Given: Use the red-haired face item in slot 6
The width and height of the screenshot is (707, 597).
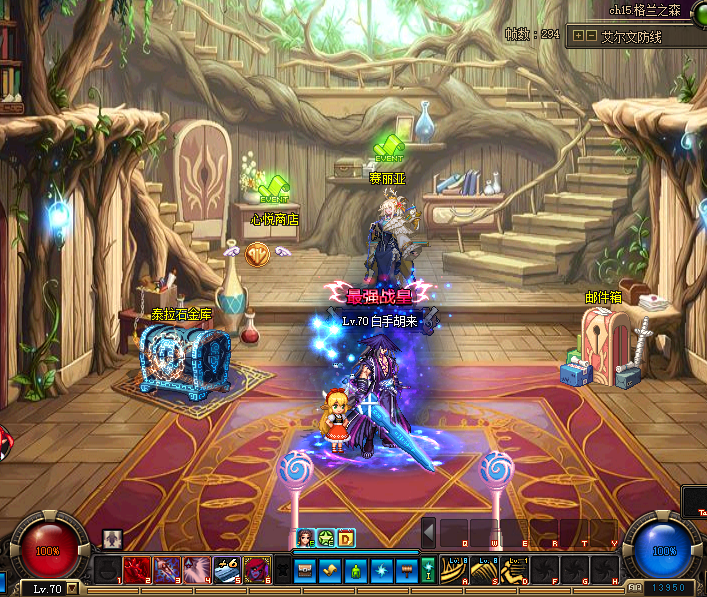Looking at the screenshot, I should [x=257, y=570].
